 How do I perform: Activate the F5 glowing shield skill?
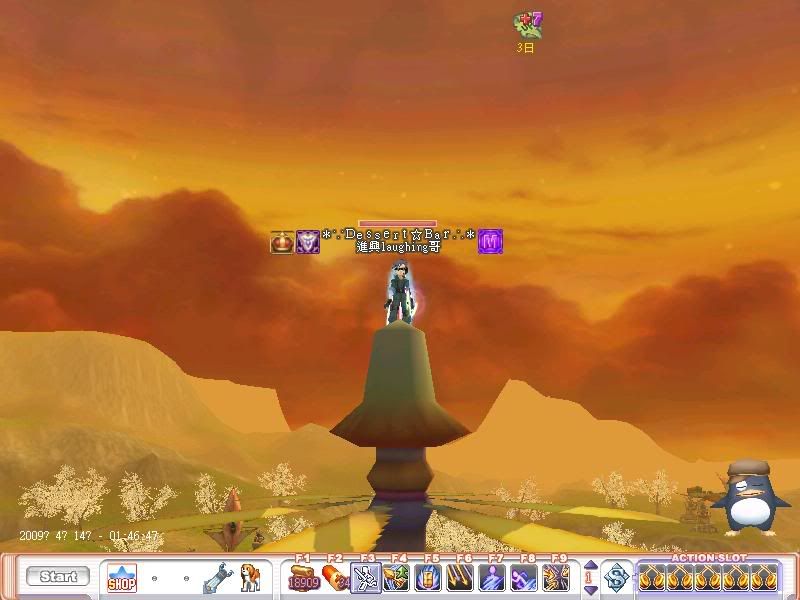pos(430,578)
